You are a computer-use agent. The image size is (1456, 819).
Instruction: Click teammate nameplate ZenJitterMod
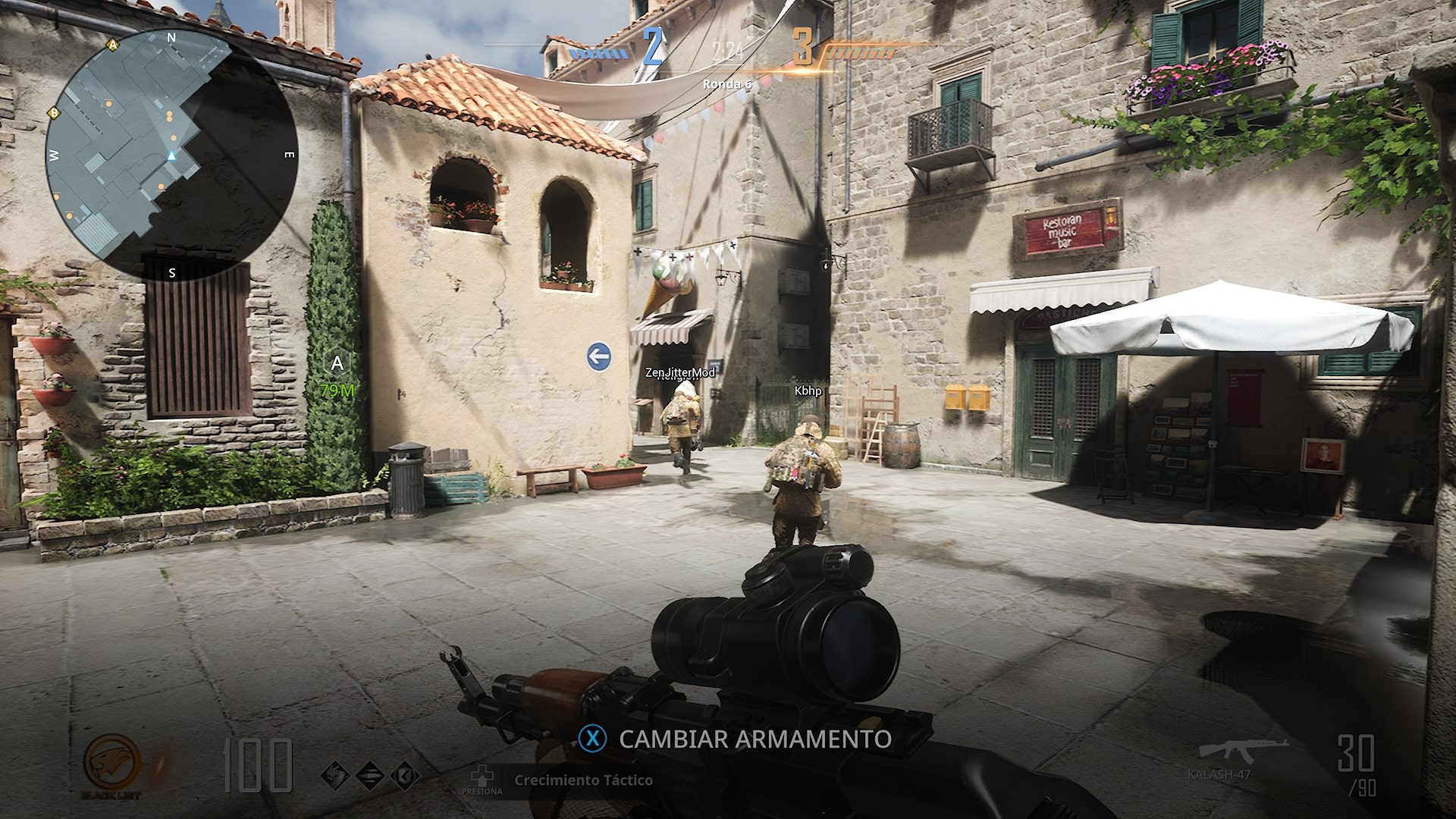(679, 372)
